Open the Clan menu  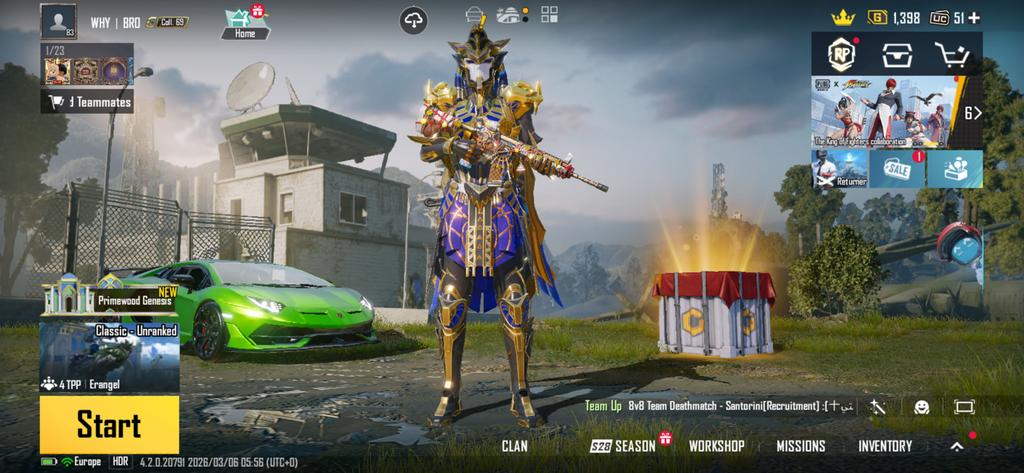[515, 446]
